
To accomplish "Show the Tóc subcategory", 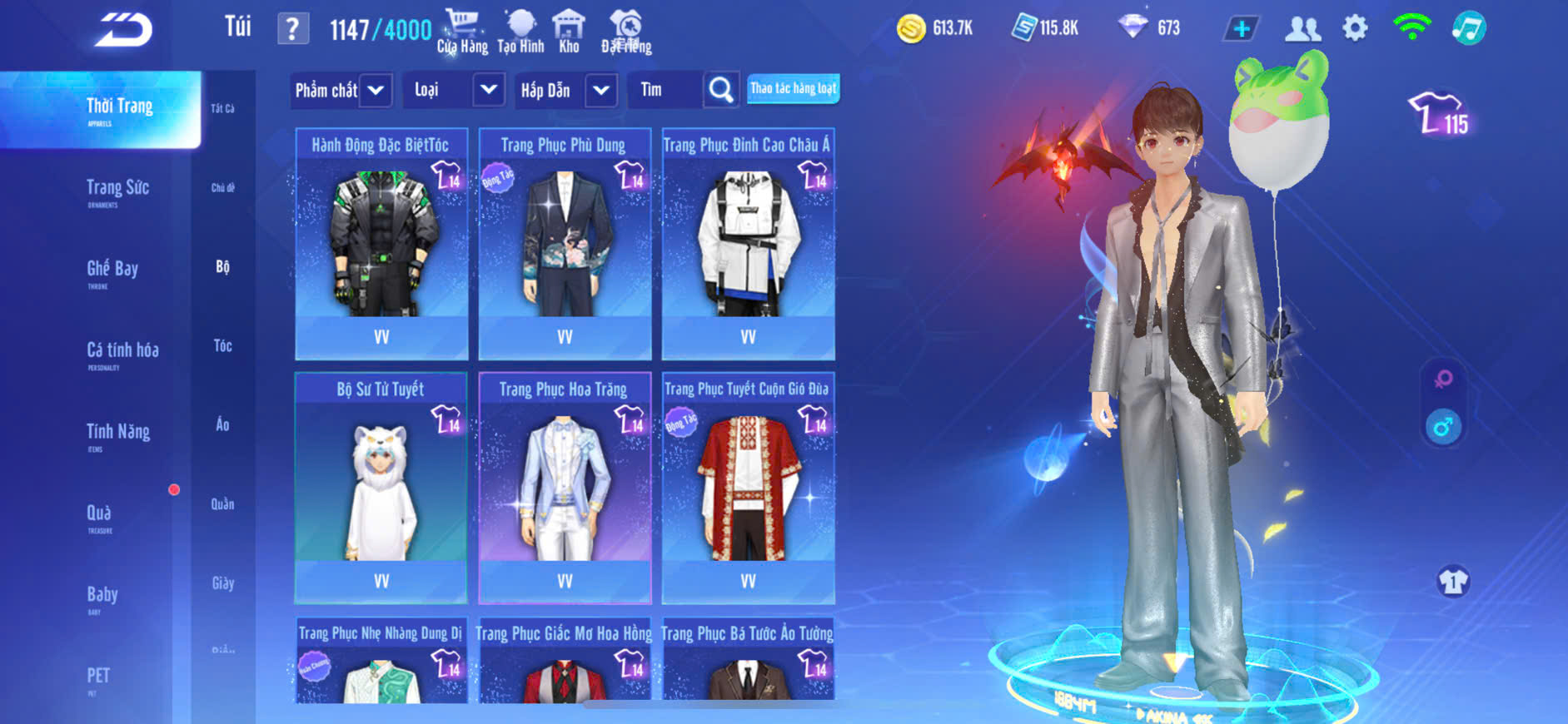I will [x=222, y=345].
